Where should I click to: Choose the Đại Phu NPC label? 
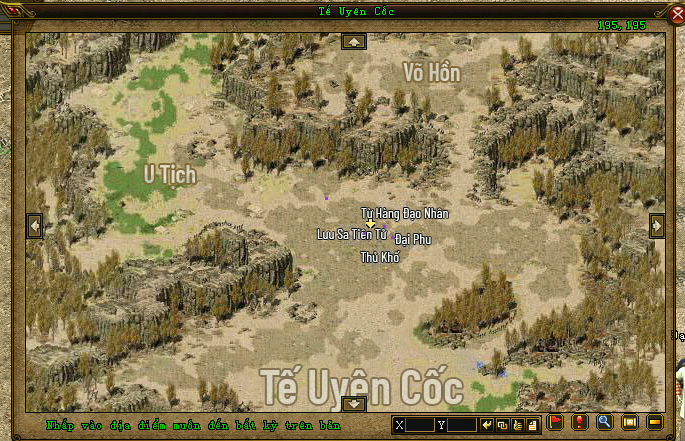point(412,239)
